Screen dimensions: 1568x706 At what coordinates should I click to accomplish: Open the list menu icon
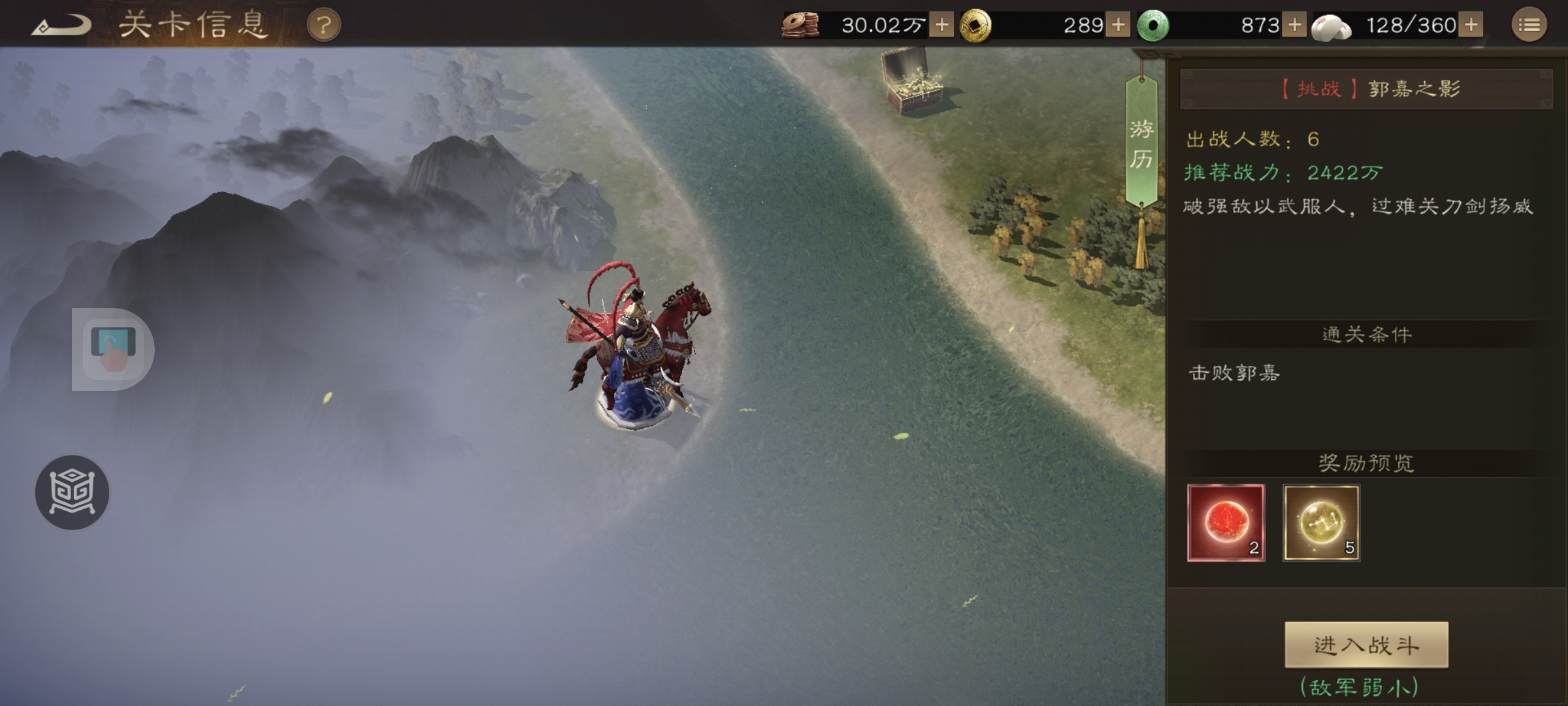coord(1529,25)
